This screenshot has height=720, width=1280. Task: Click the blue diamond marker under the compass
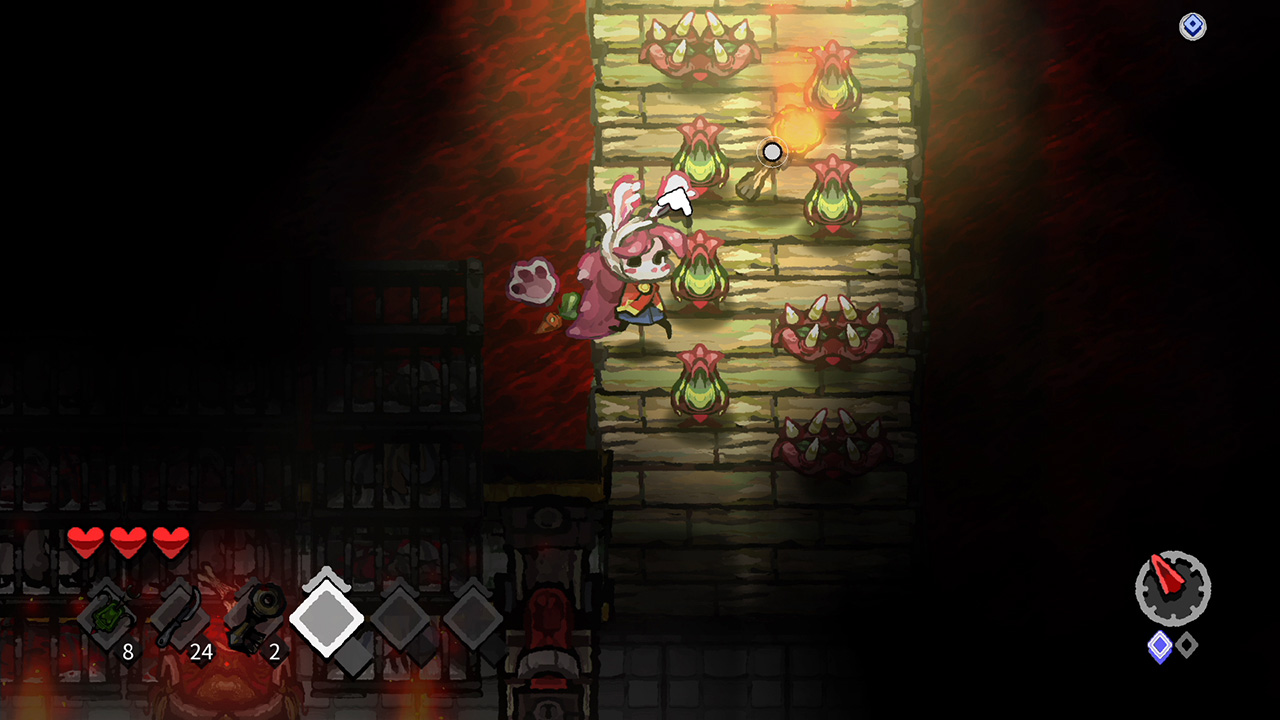(x=1159, y=645)
